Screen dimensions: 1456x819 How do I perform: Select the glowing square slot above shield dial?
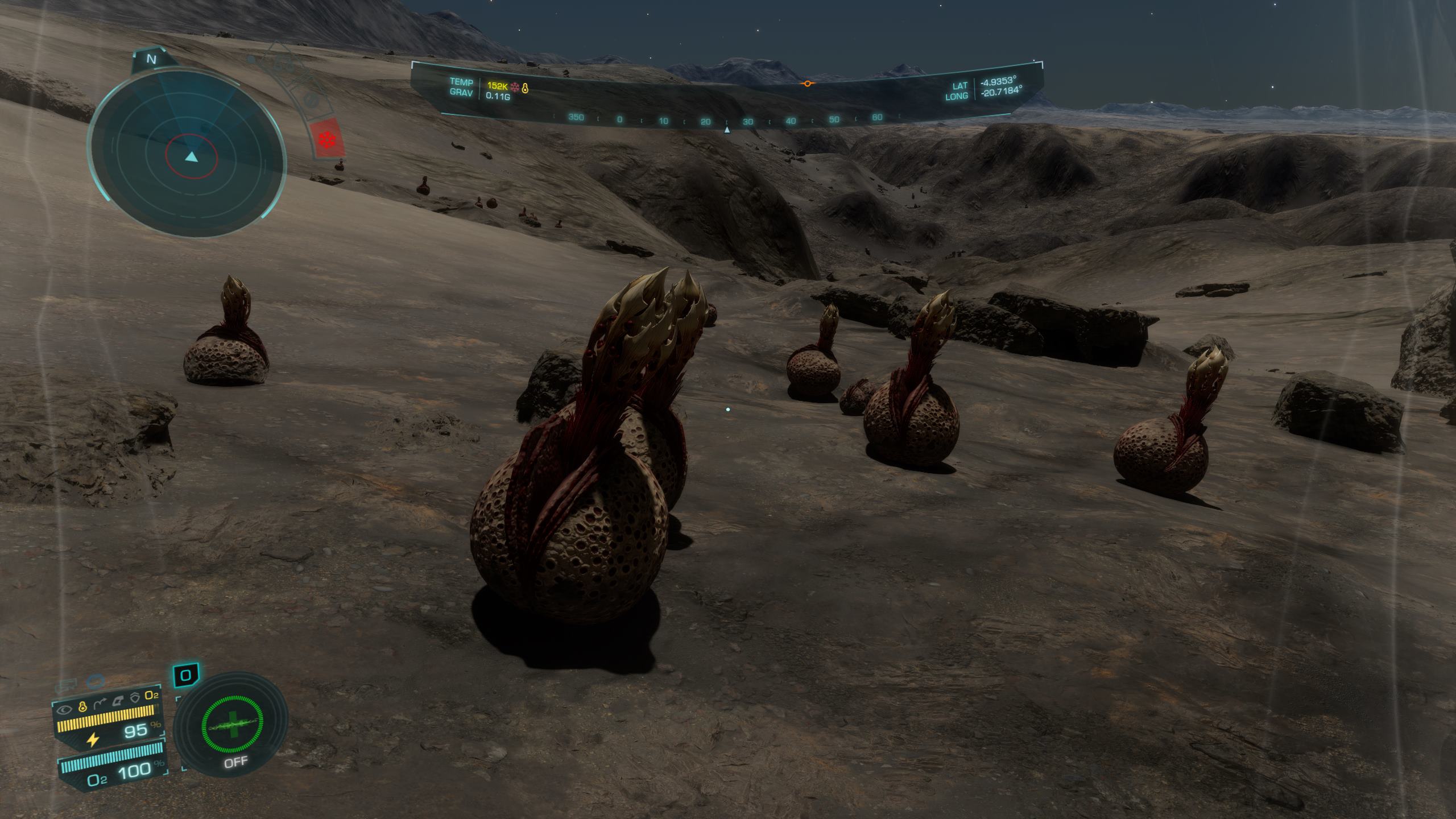click(x=186, y=676)
